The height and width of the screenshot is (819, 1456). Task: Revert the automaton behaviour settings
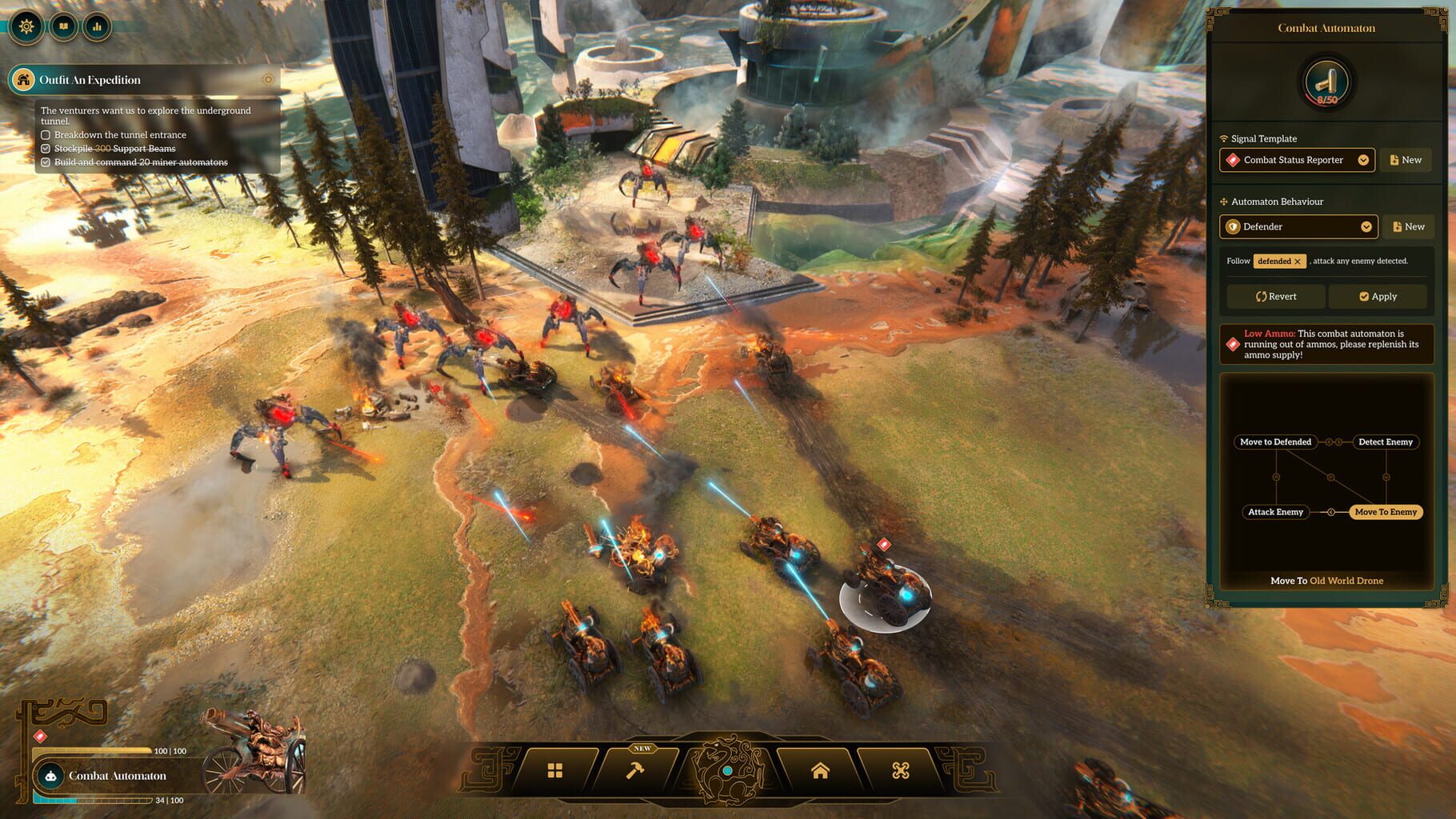click(x=1275, y=296)
